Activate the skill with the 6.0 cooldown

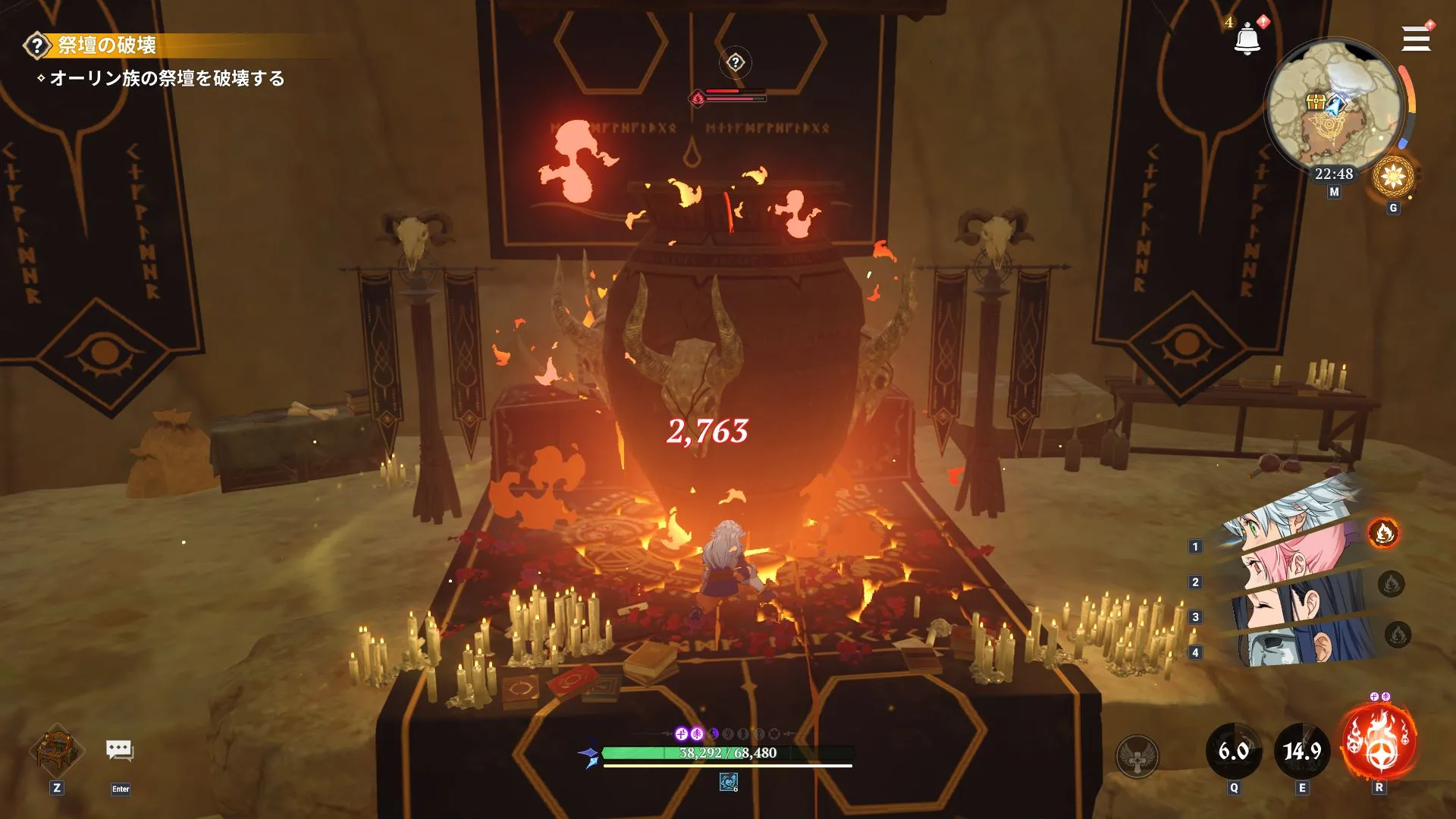1234,751
